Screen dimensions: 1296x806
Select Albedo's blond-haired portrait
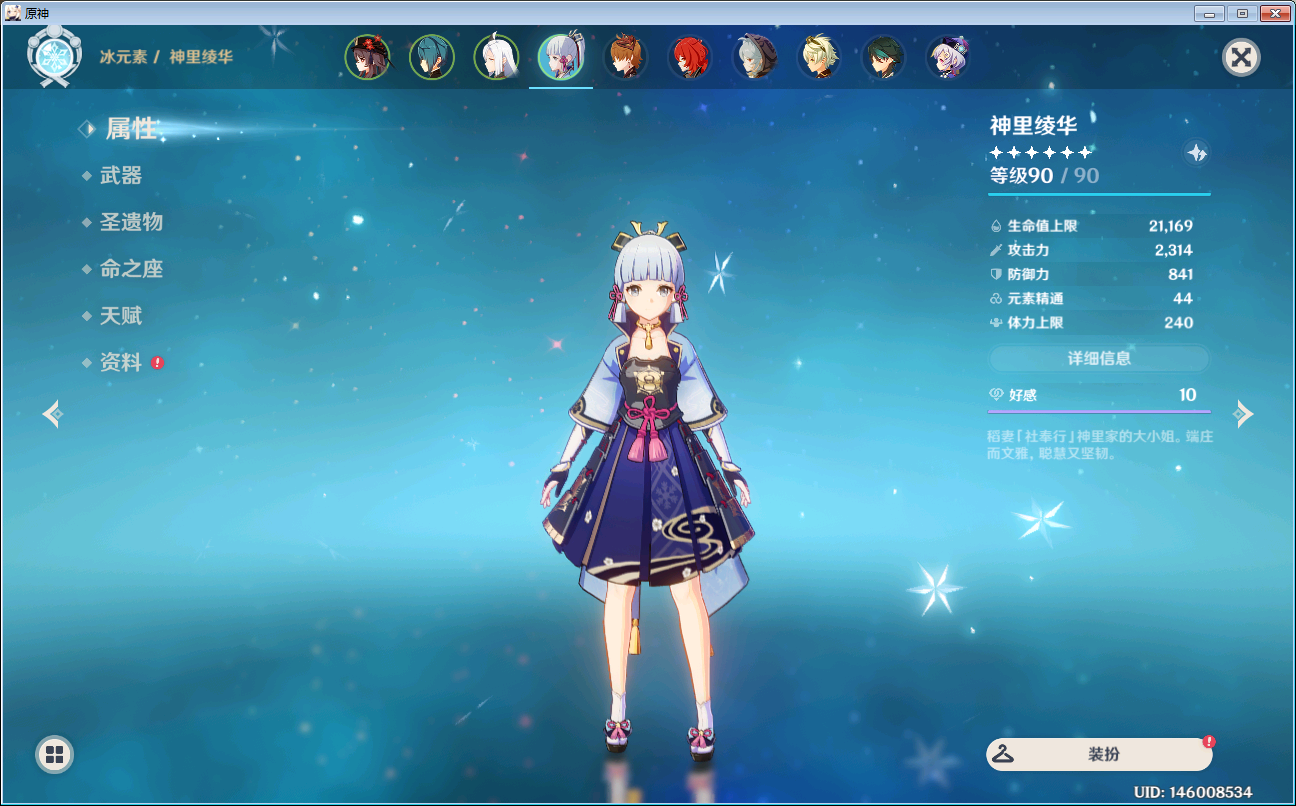click(x=818, y=57)
